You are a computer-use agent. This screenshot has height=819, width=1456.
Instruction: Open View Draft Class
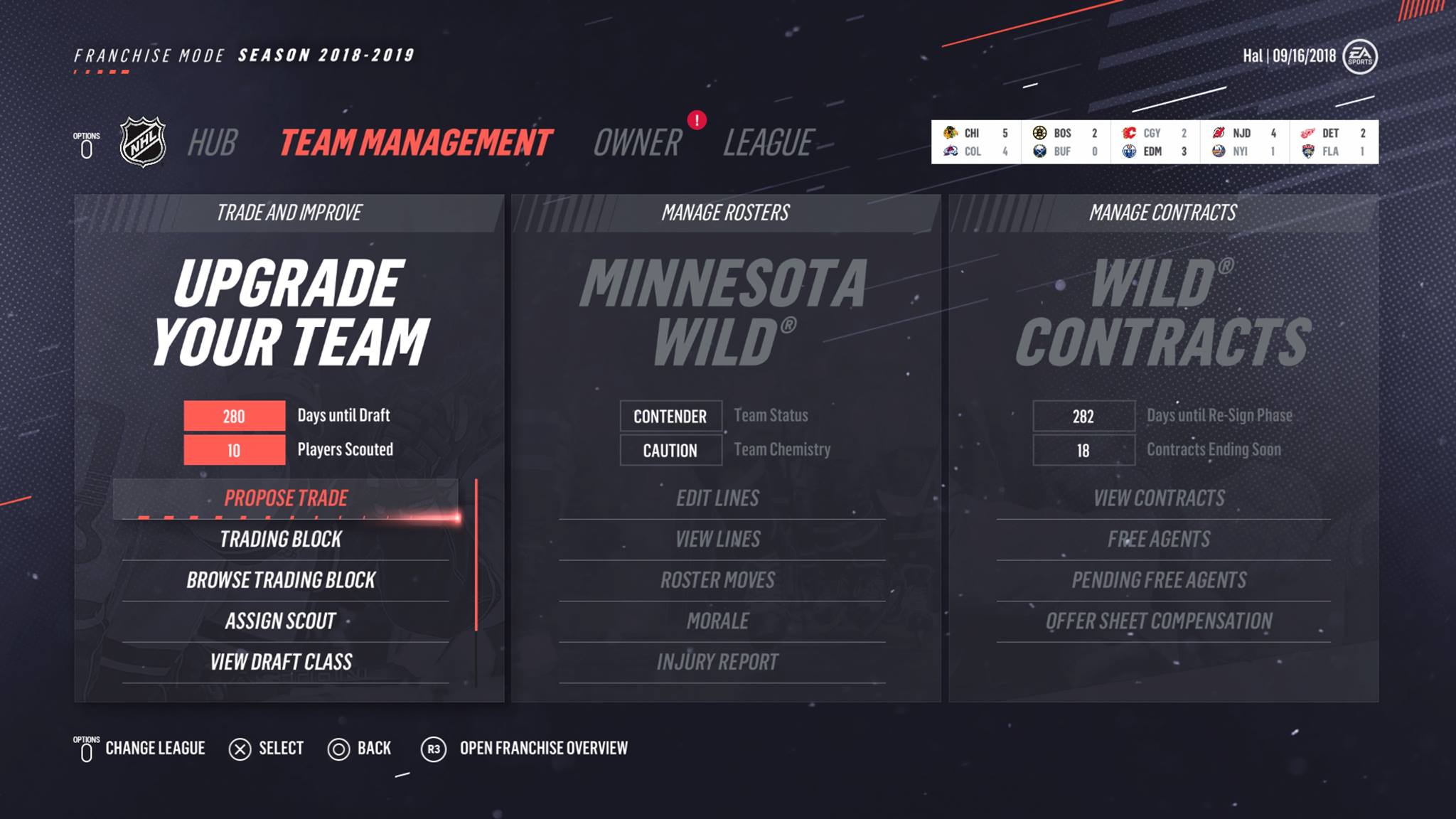(x=281, y=663)
